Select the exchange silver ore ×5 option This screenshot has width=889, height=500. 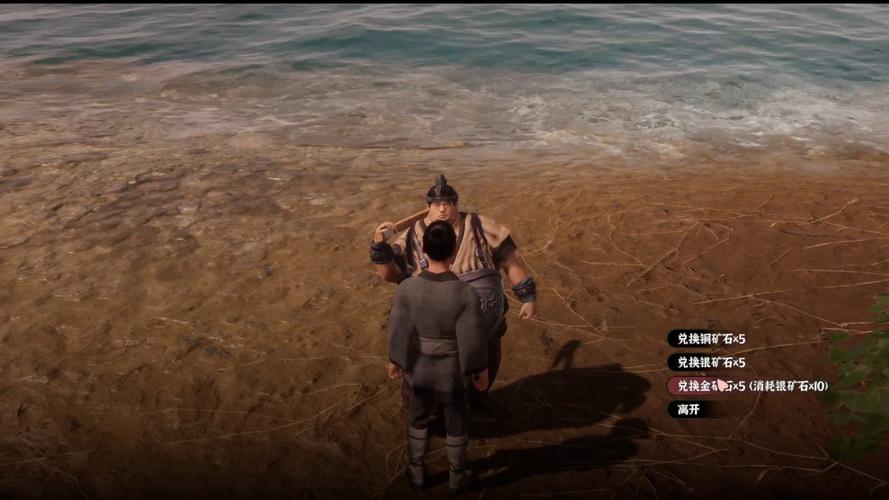tap(710, 362)
